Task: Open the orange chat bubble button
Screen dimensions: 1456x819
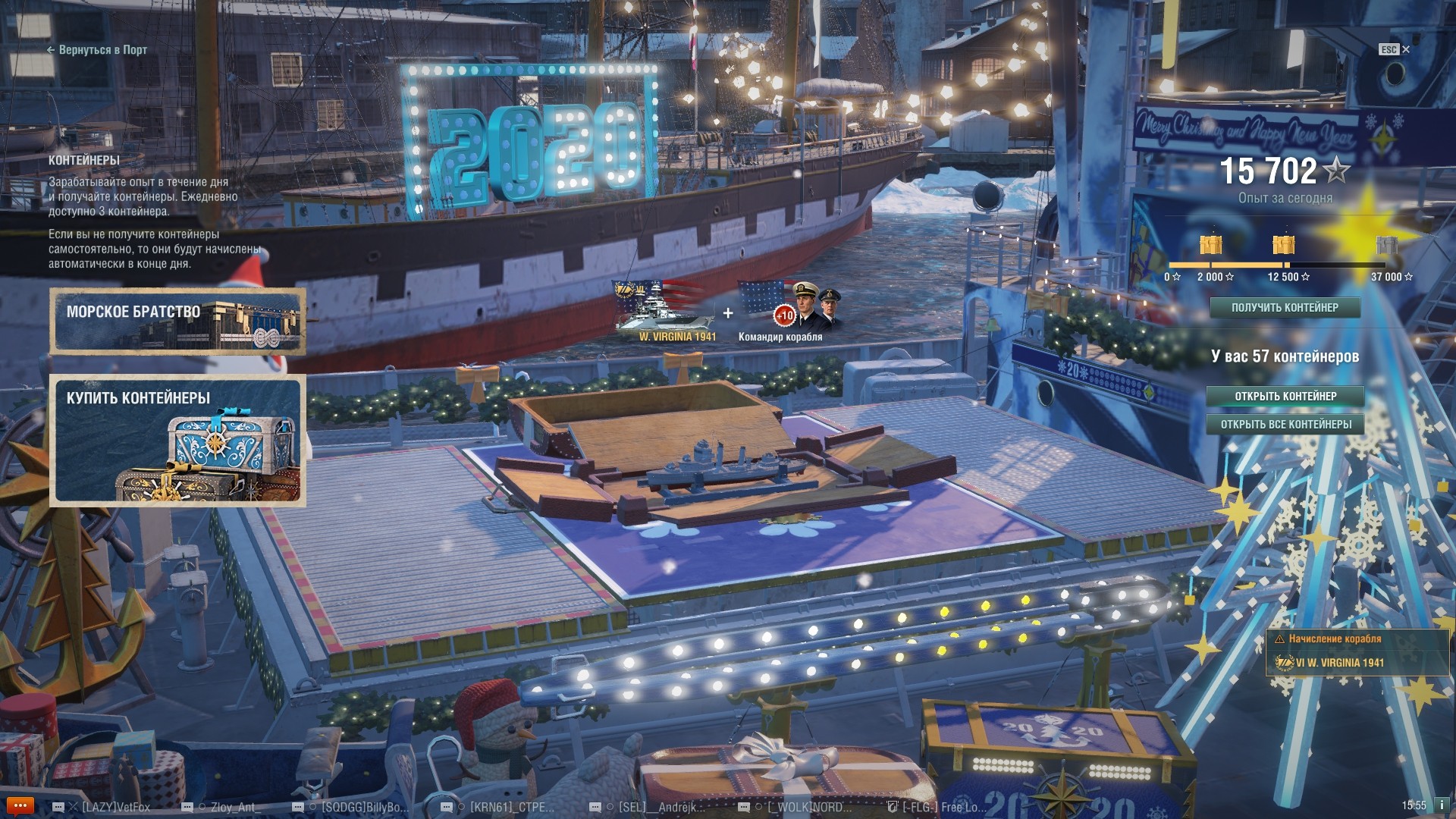Action: [20, 806]
